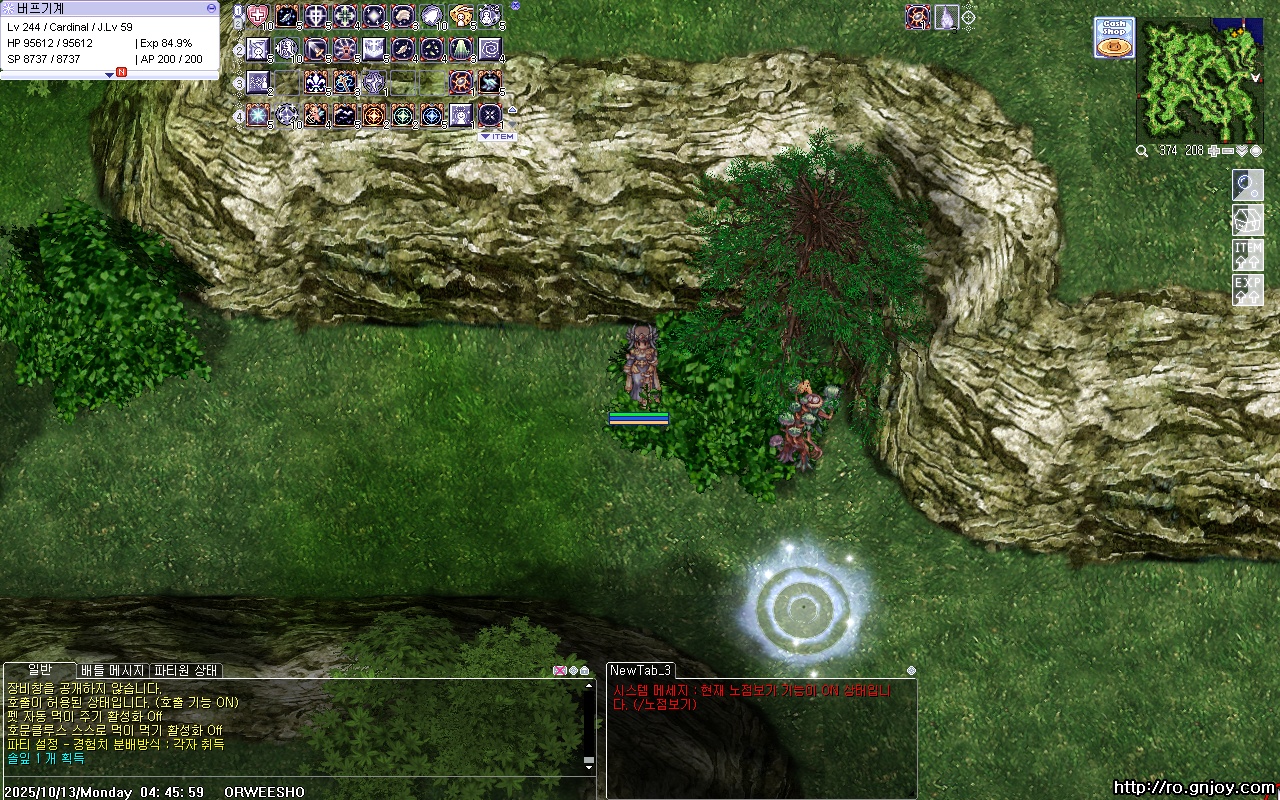Switch to the 배틀 메시지 chat tab
Image resolution: width=1280 pixels, height=800 pixels.
coord(113,670)
